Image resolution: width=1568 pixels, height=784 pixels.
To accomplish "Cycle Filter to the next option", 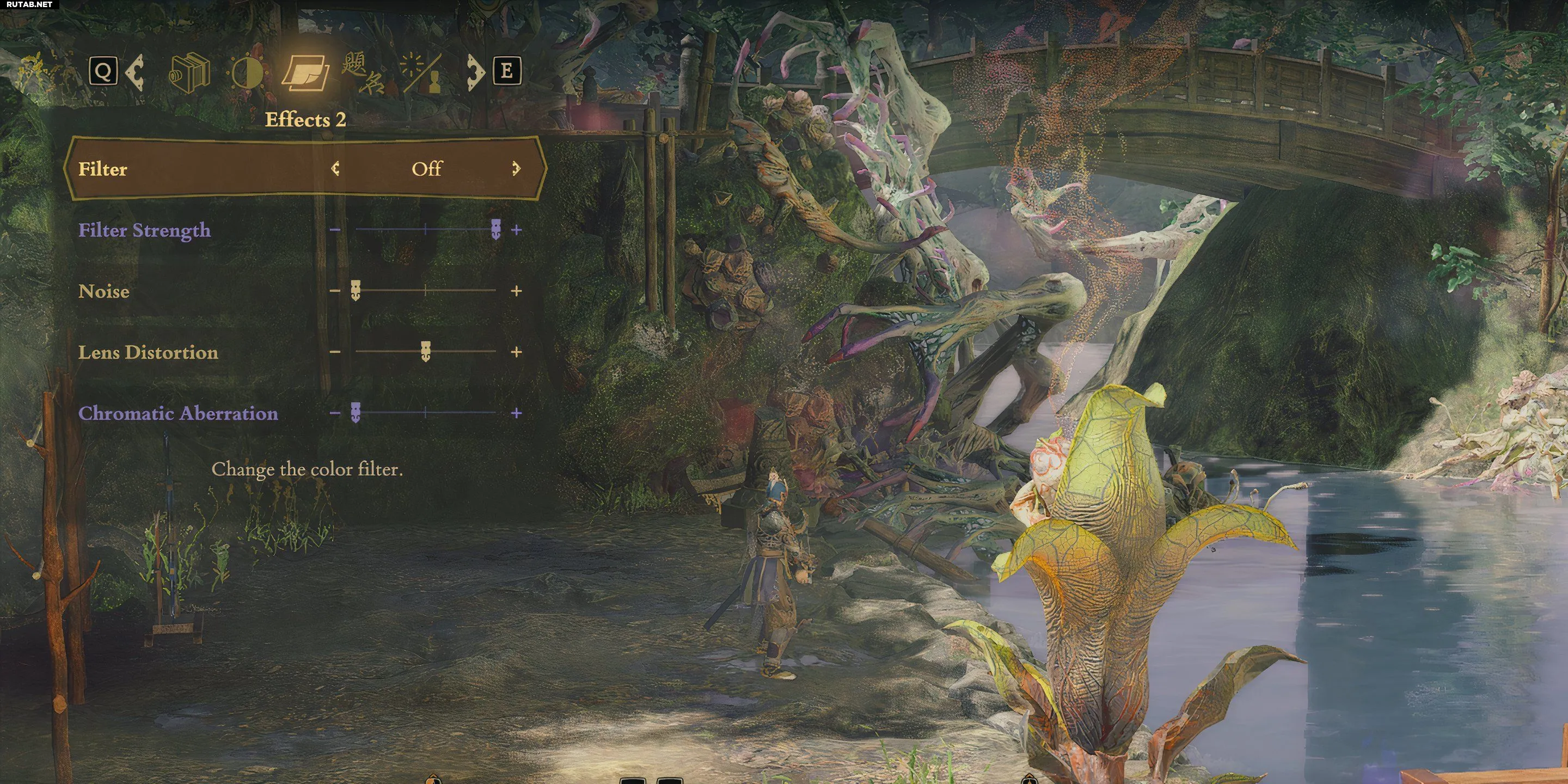I will (x=516, y=169).
